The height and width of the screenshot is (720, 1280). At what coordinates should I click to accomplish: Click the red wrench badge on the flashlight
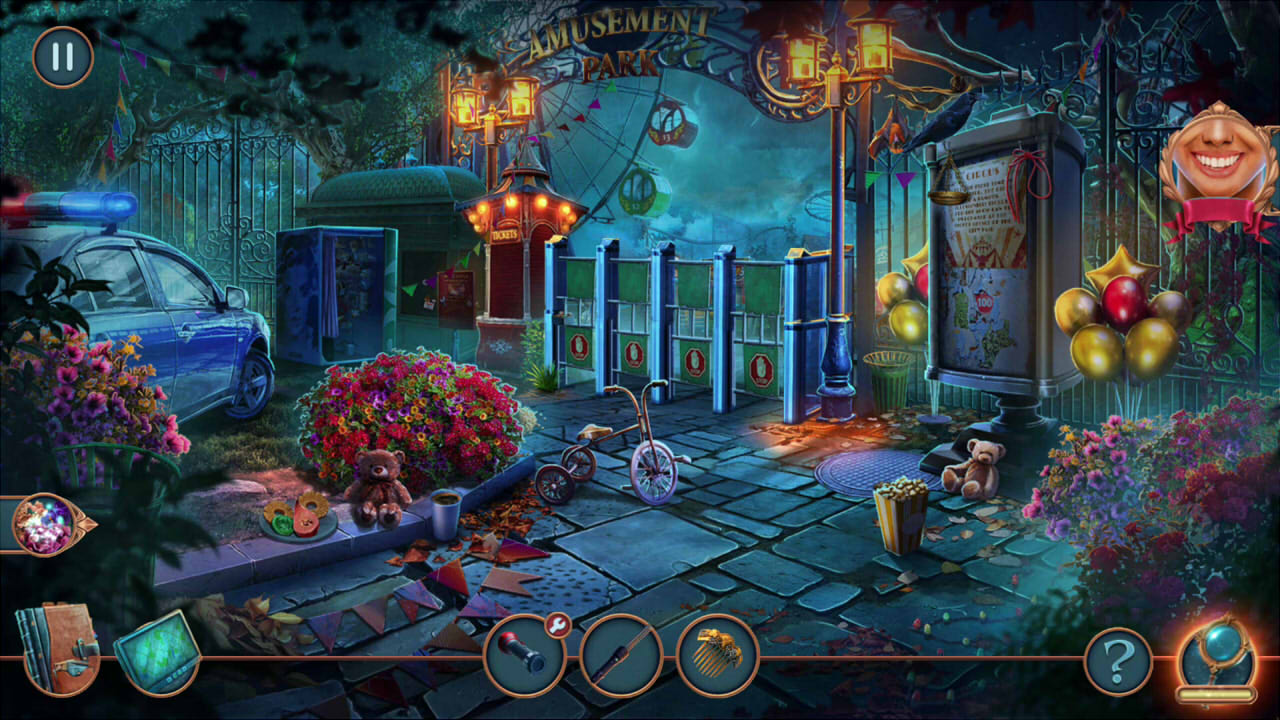[x=559, y=628]
